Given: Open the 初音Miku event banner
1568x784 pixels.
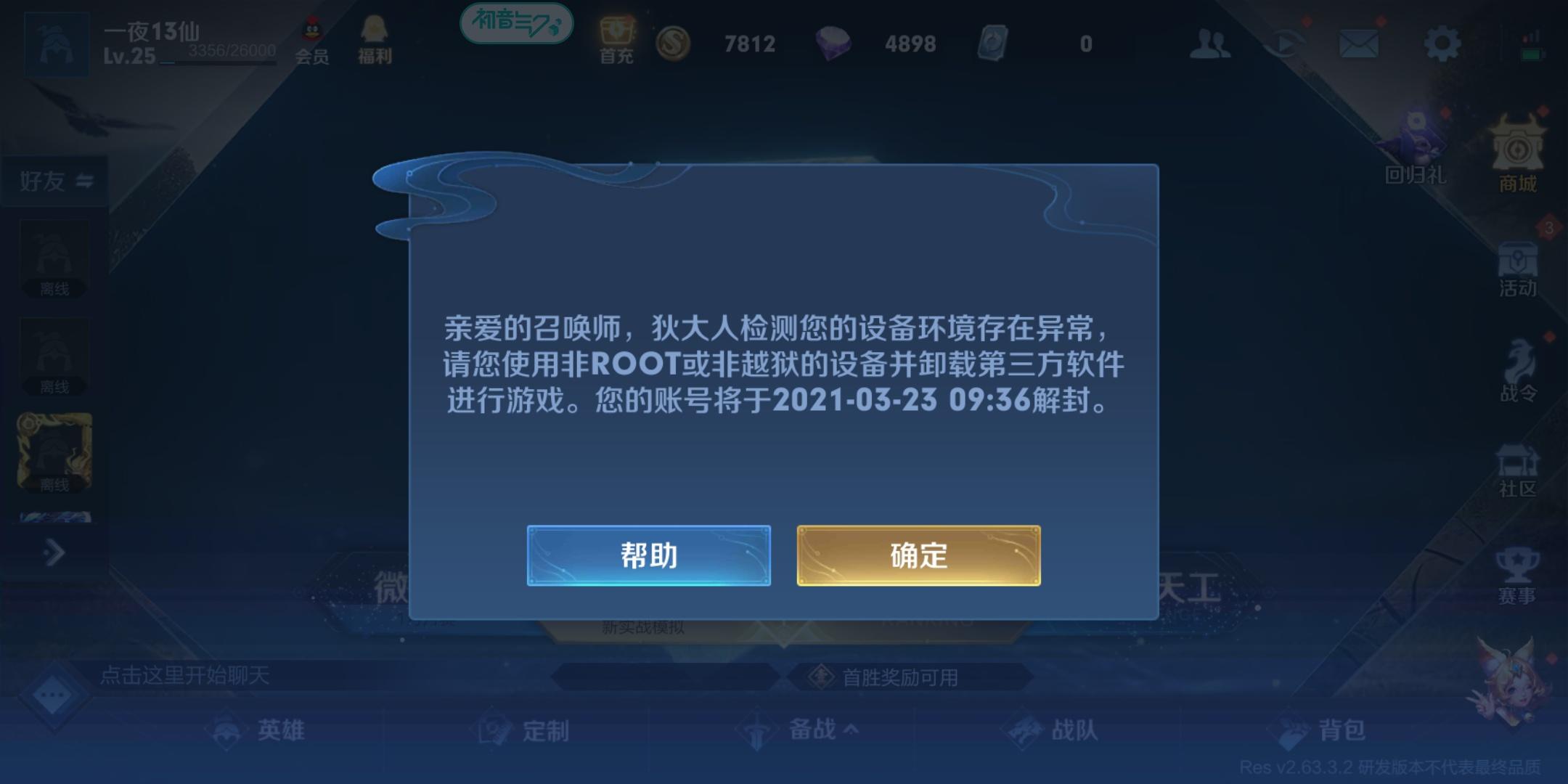Looking at the screenshot, I should (517, 24).
